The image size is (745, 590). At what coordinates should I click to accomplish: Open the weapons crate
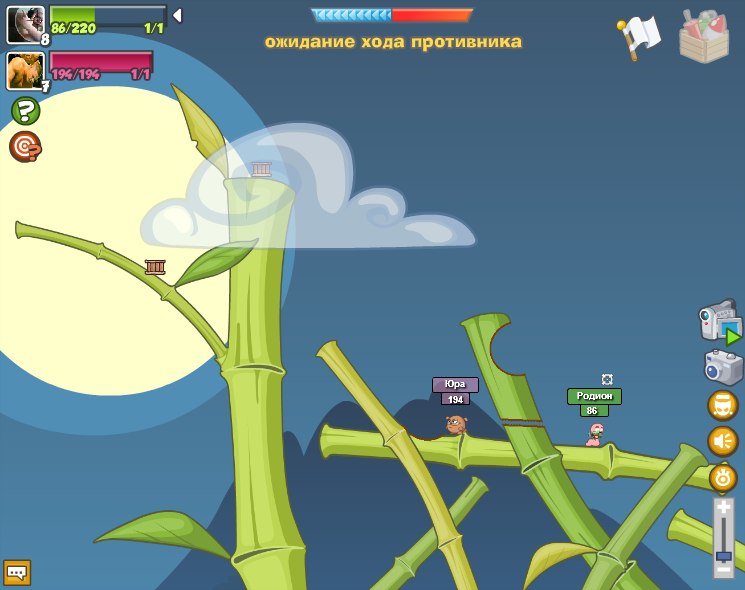click(703, 36)
